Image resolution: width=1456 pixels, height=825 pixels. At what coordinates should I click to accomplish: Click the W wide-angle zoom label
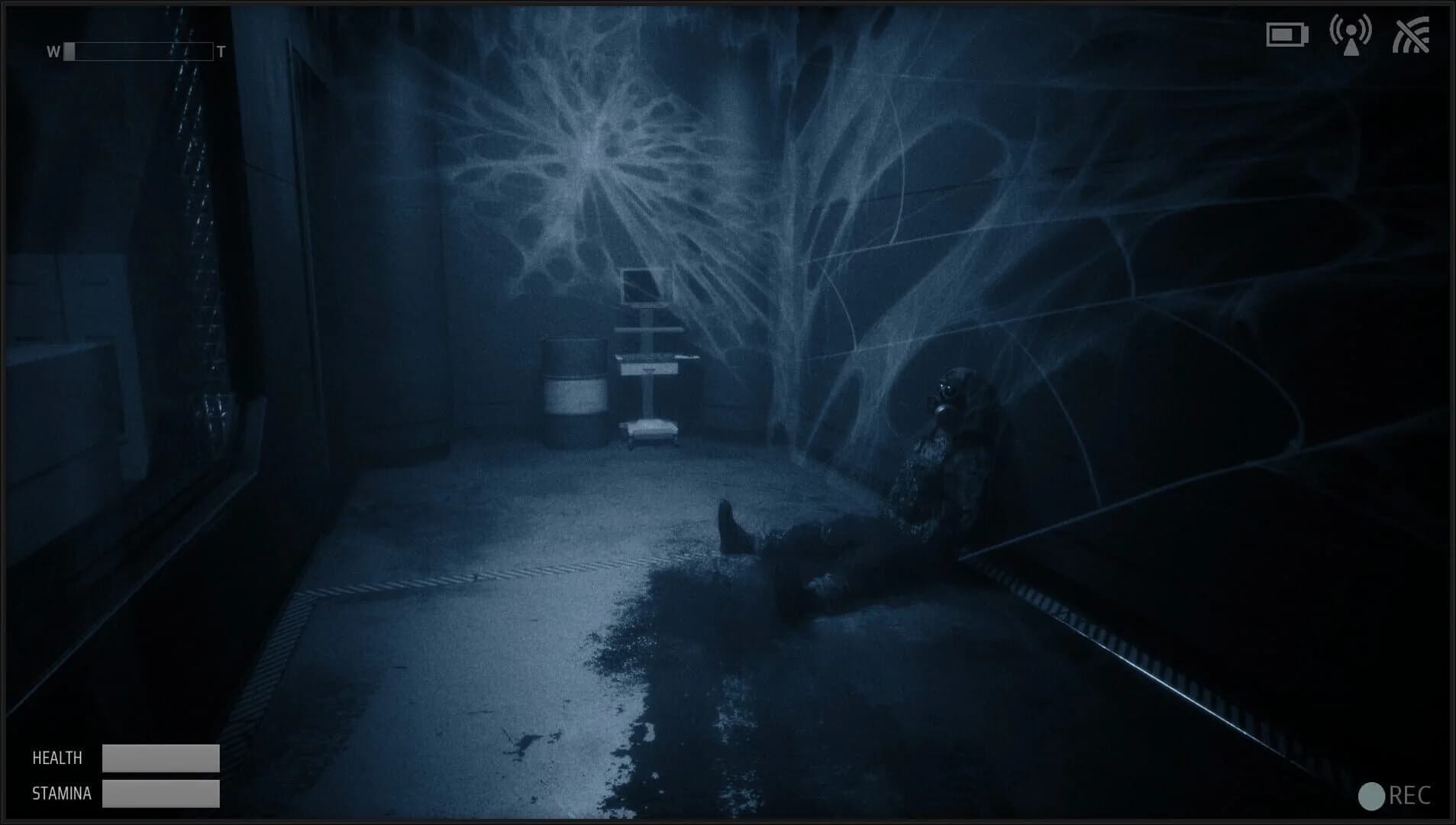[52, 52]
